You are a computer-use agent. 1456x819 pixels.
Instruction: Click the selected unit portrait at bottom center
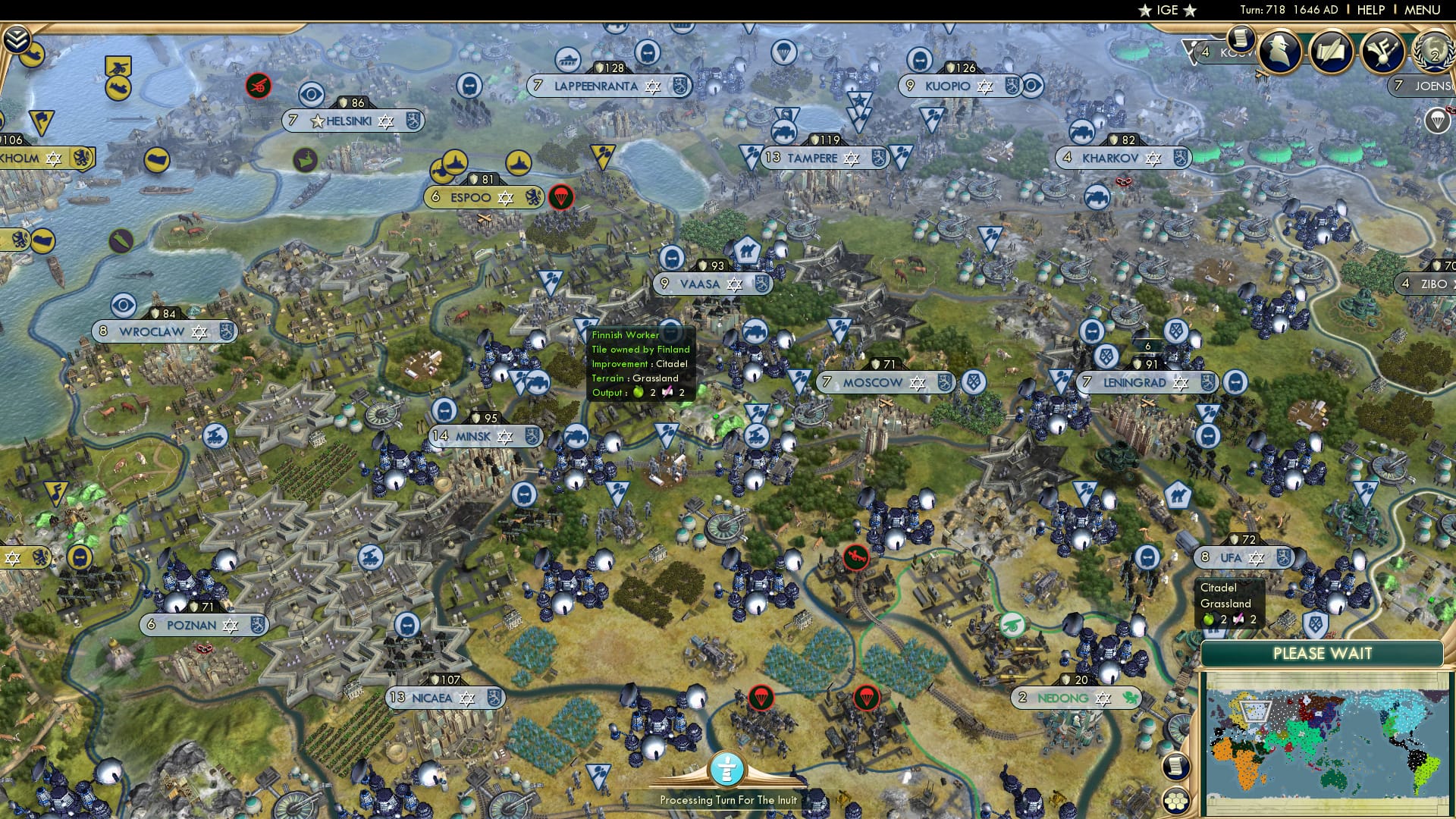[x=726, y=770]
